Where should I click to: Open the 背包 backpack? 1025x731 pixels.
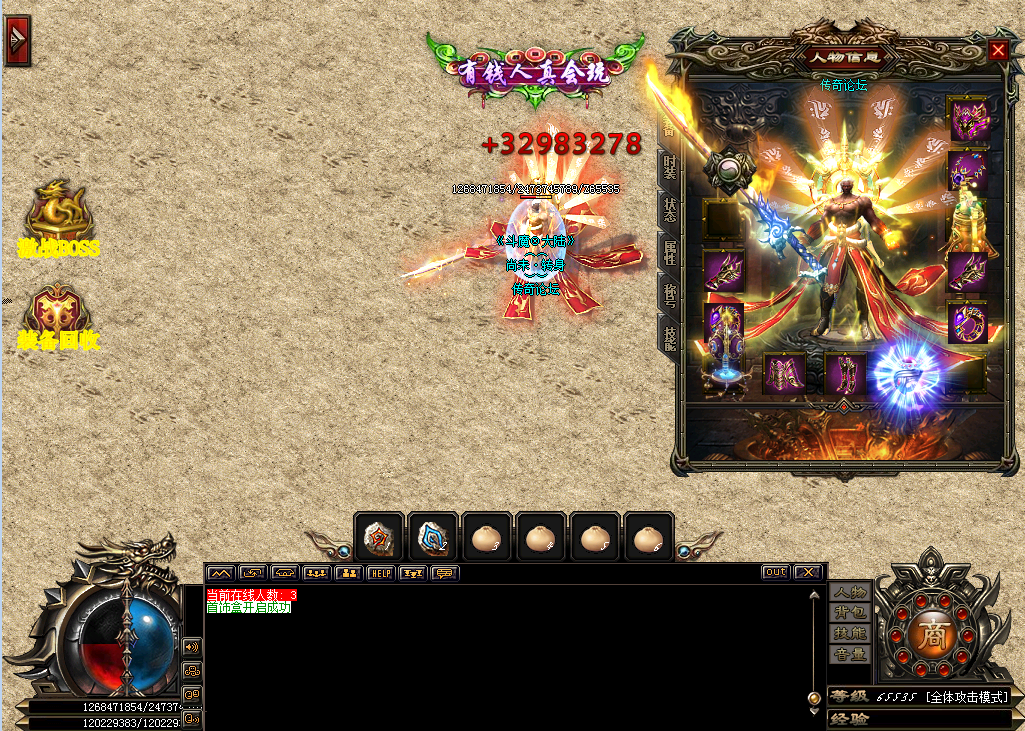[850, 613]
